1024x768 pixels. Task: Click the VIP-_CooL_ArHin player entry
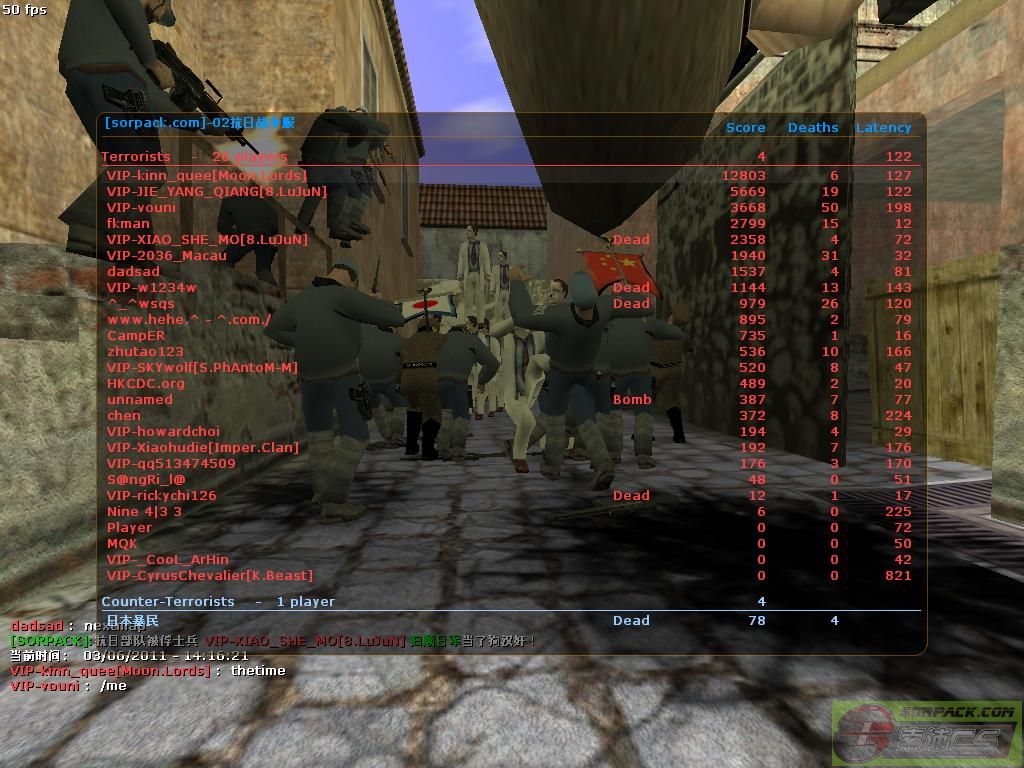(168, 560)
